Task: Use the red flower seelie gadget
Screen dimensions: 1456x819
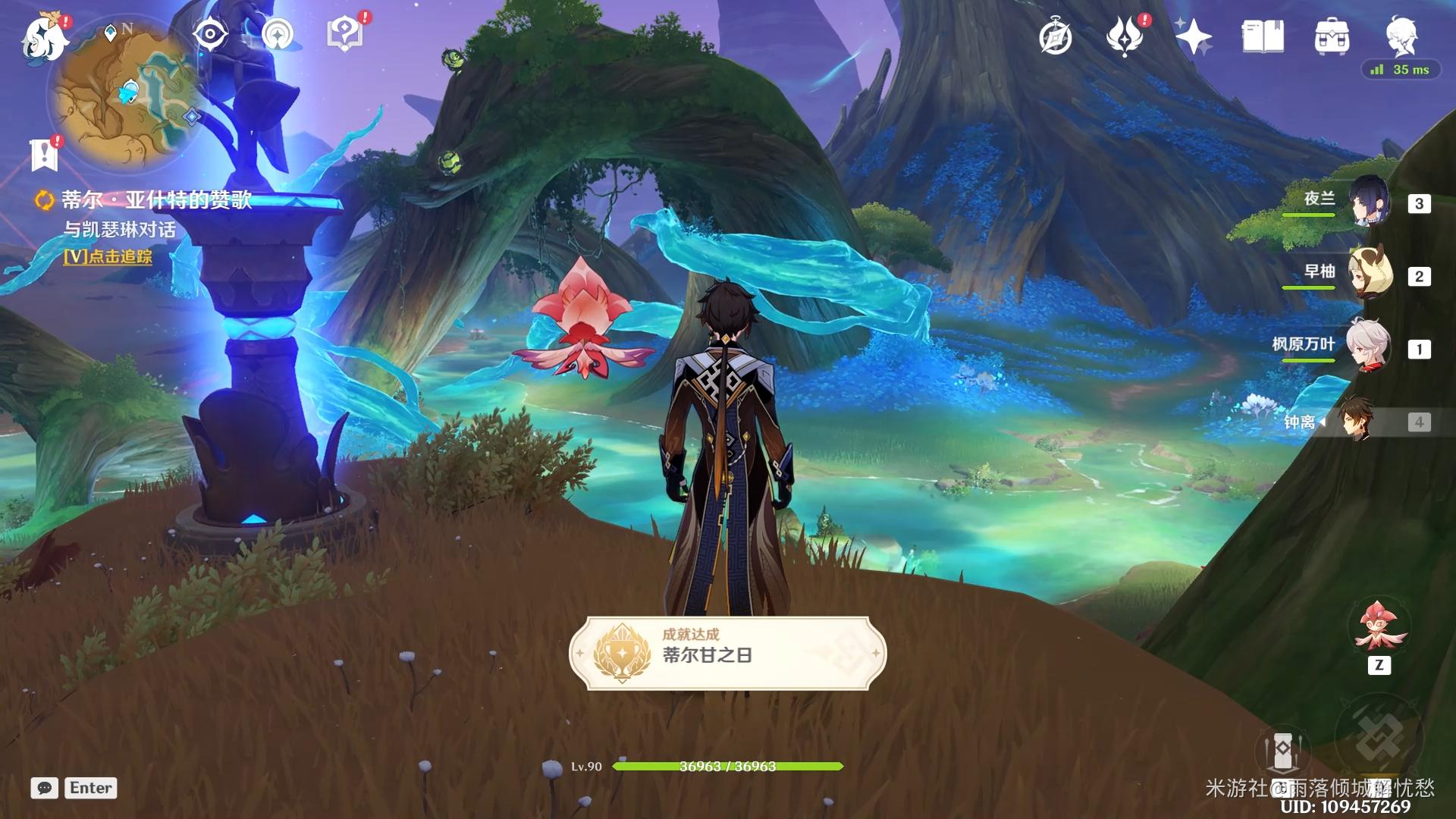Action: click(x=1379, y=628)
